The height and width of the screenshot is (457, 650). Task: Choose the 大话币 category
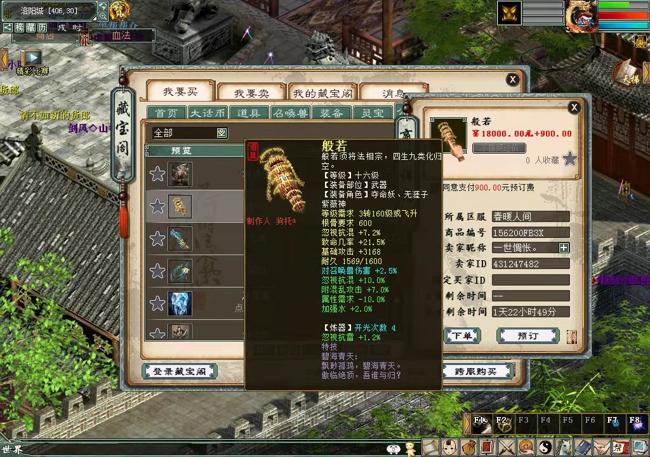click(208, 114)
